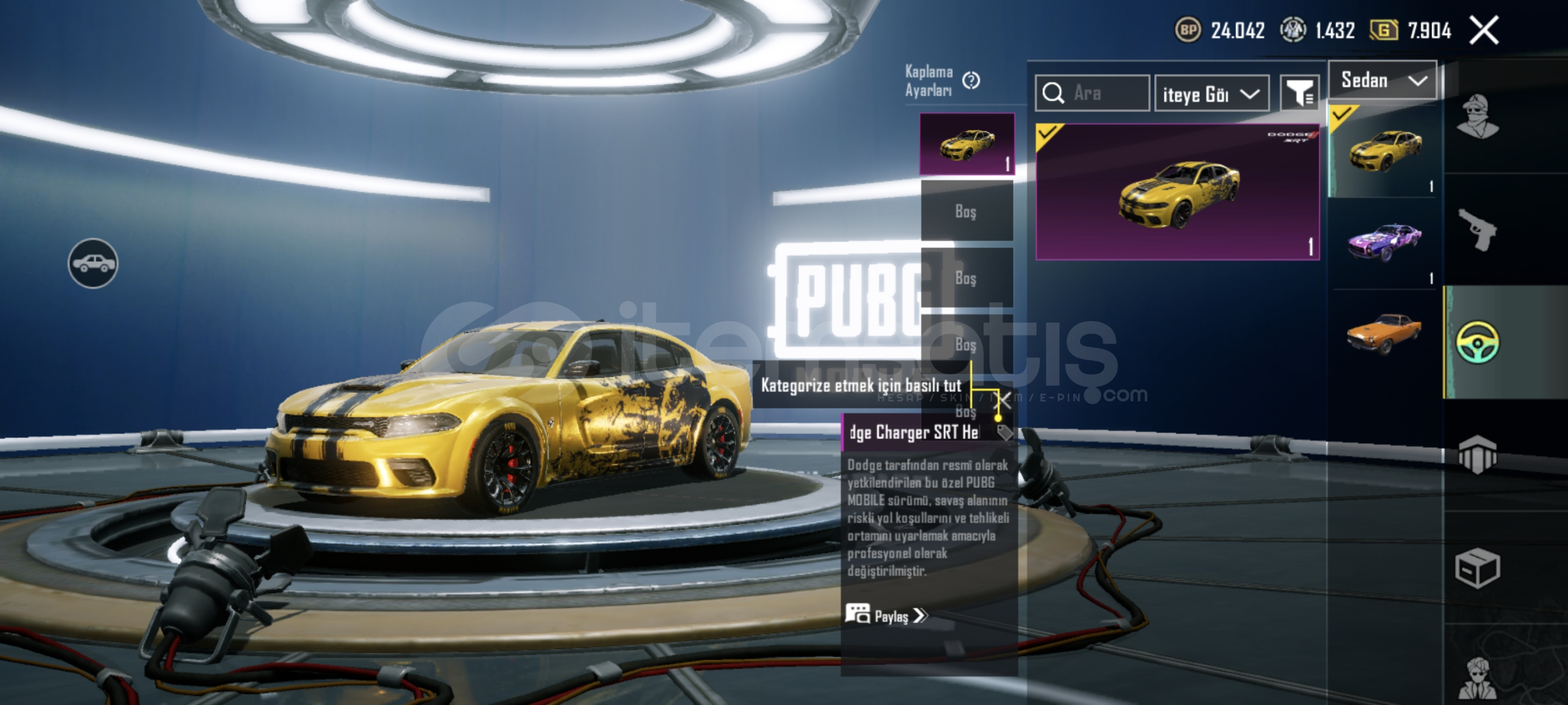Open the Sedan vehicle type dropdown
Viewport: 1568px width, 705px height.
click(1383, 80)
